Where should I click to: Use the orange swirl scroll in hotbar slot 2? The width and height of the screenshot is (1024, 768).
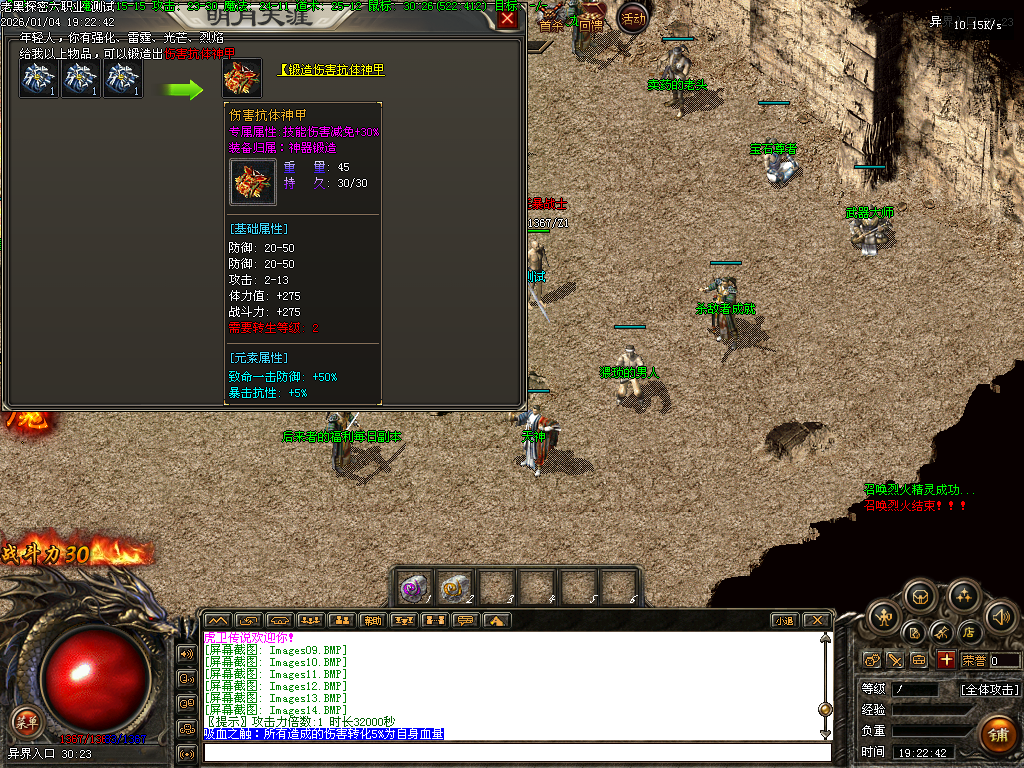click(x=455, y=586)
